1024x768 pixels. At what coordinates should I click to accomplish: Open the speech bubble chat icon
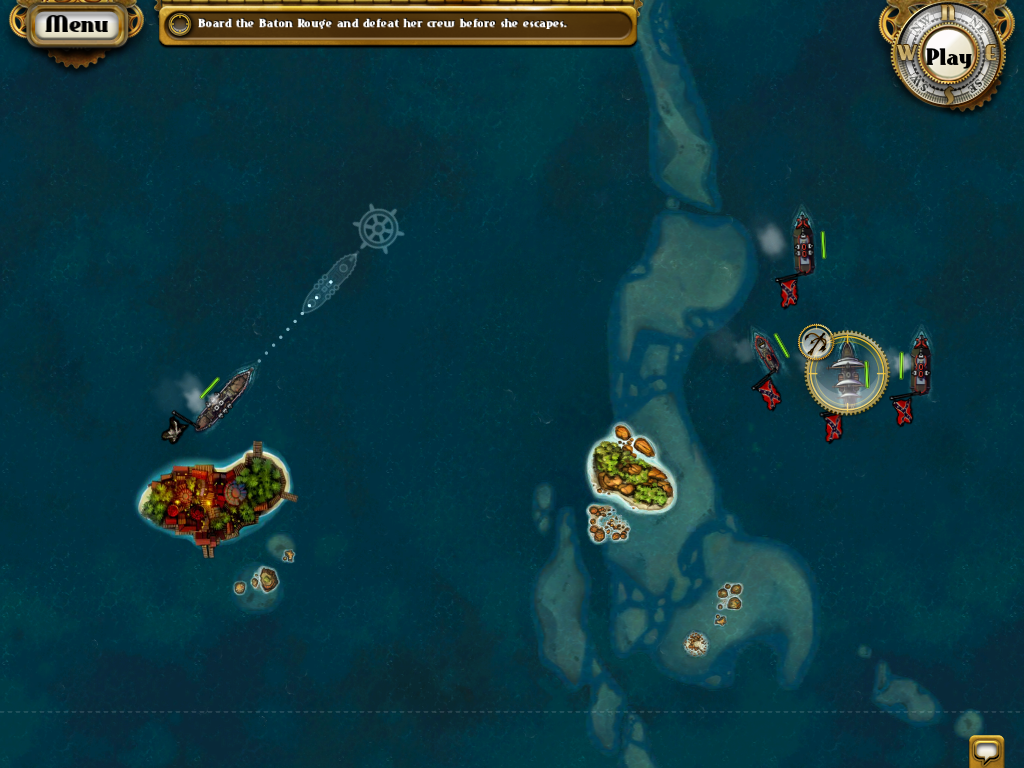click(x=986, y=750)
